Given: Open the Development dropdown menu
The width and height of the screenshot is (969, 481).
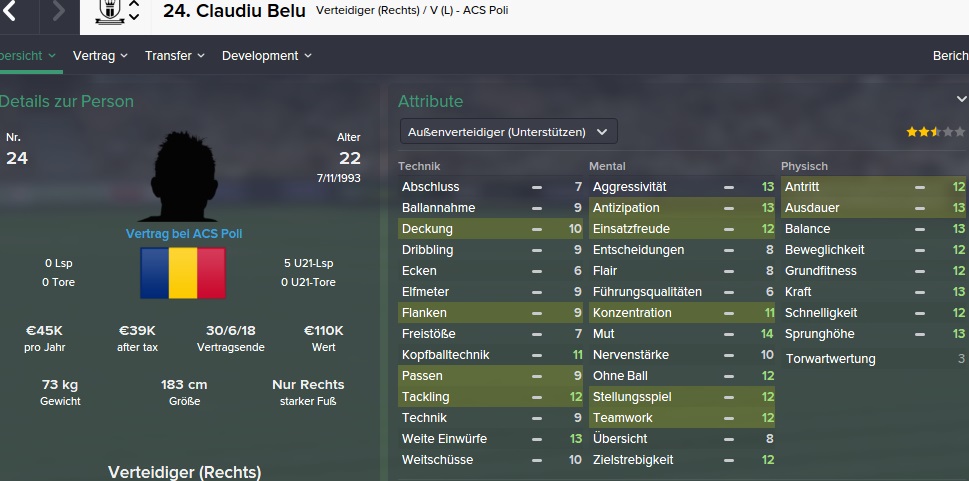Looking at the screenshot, I should [266, 56].
